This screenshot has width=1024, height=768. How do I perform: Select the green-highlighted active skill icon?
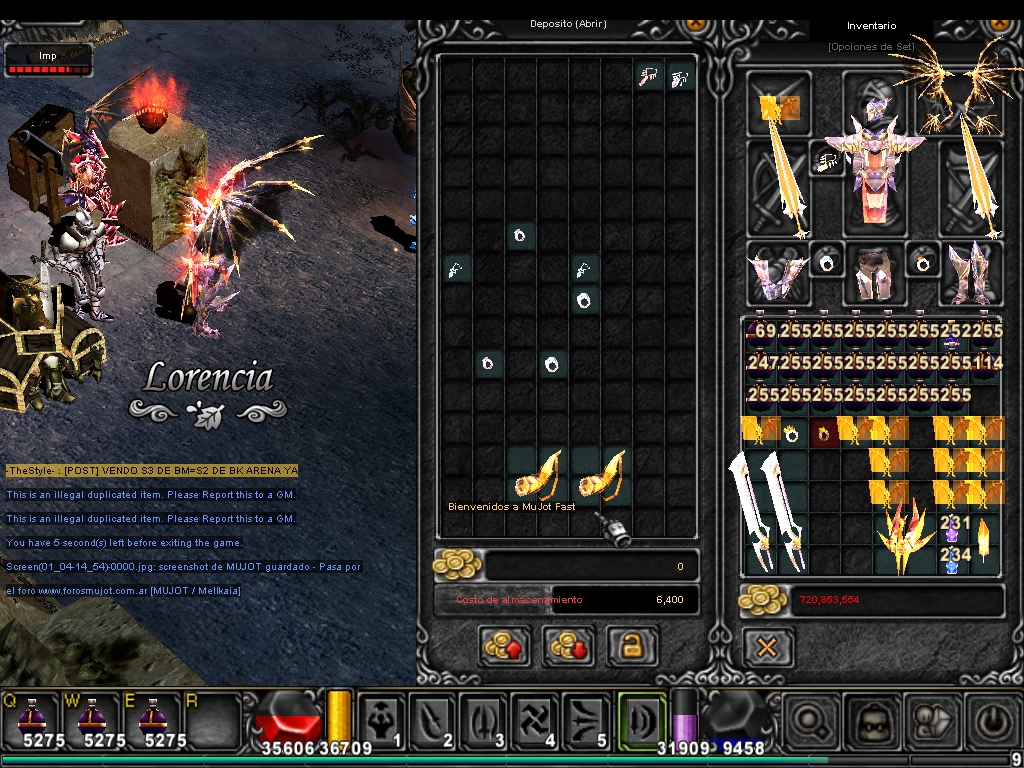click(x=641, y=720)
